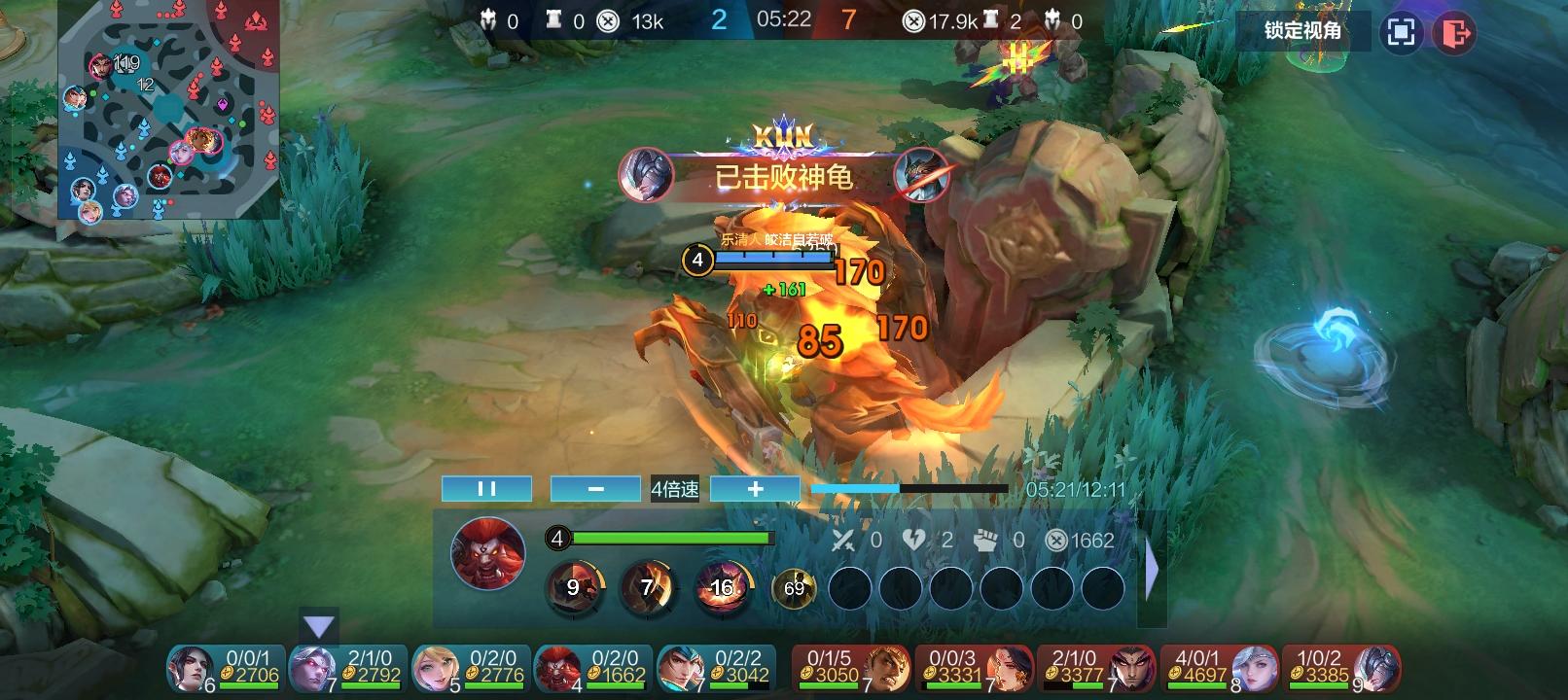Click the fullscreen frame icon top right
This screenshot has width=1568, height=700.
(1402, 32)
